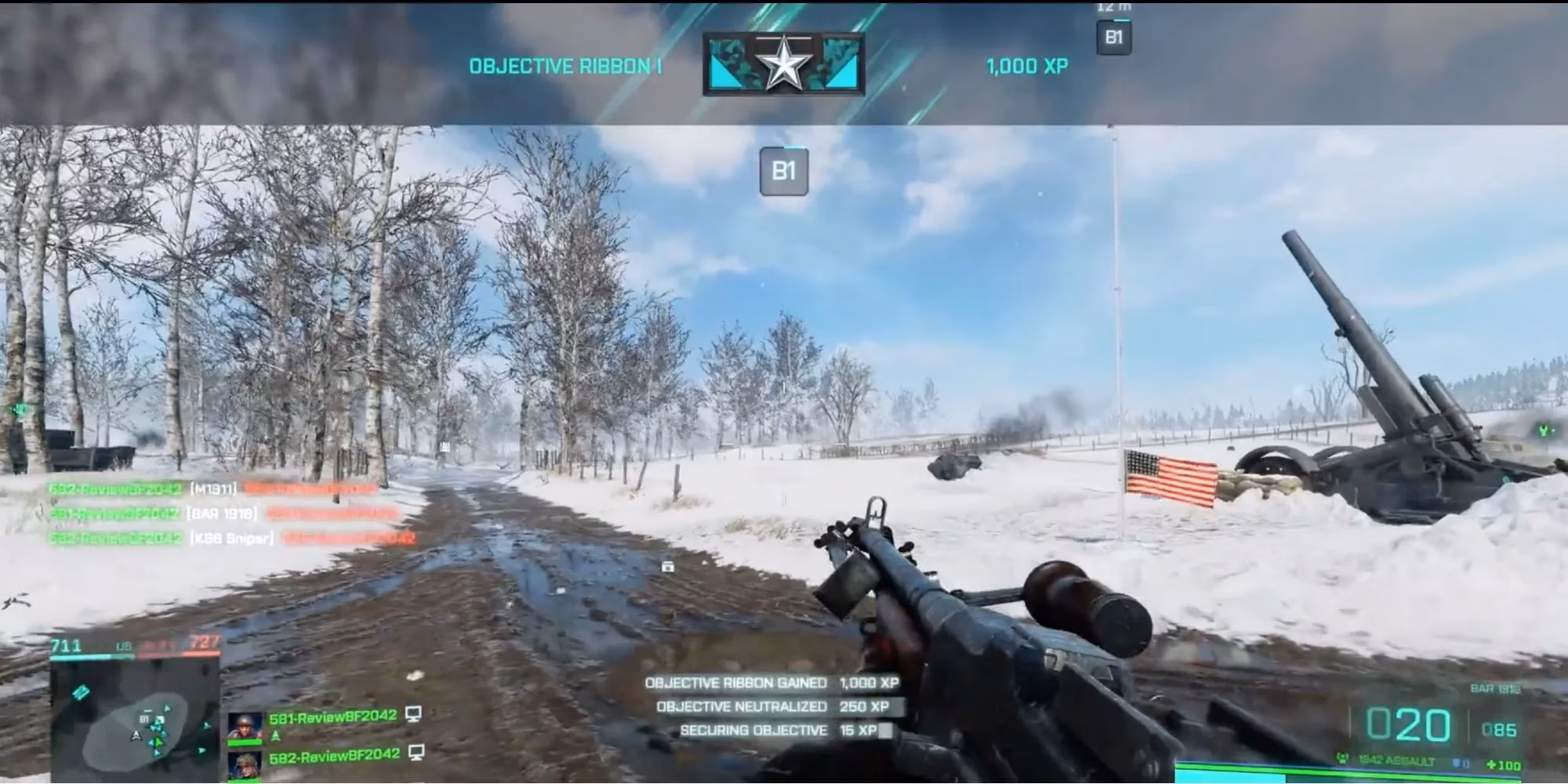Click the B1 label inside the minimap
1568x784 pixels.
[x=143, y=719]
